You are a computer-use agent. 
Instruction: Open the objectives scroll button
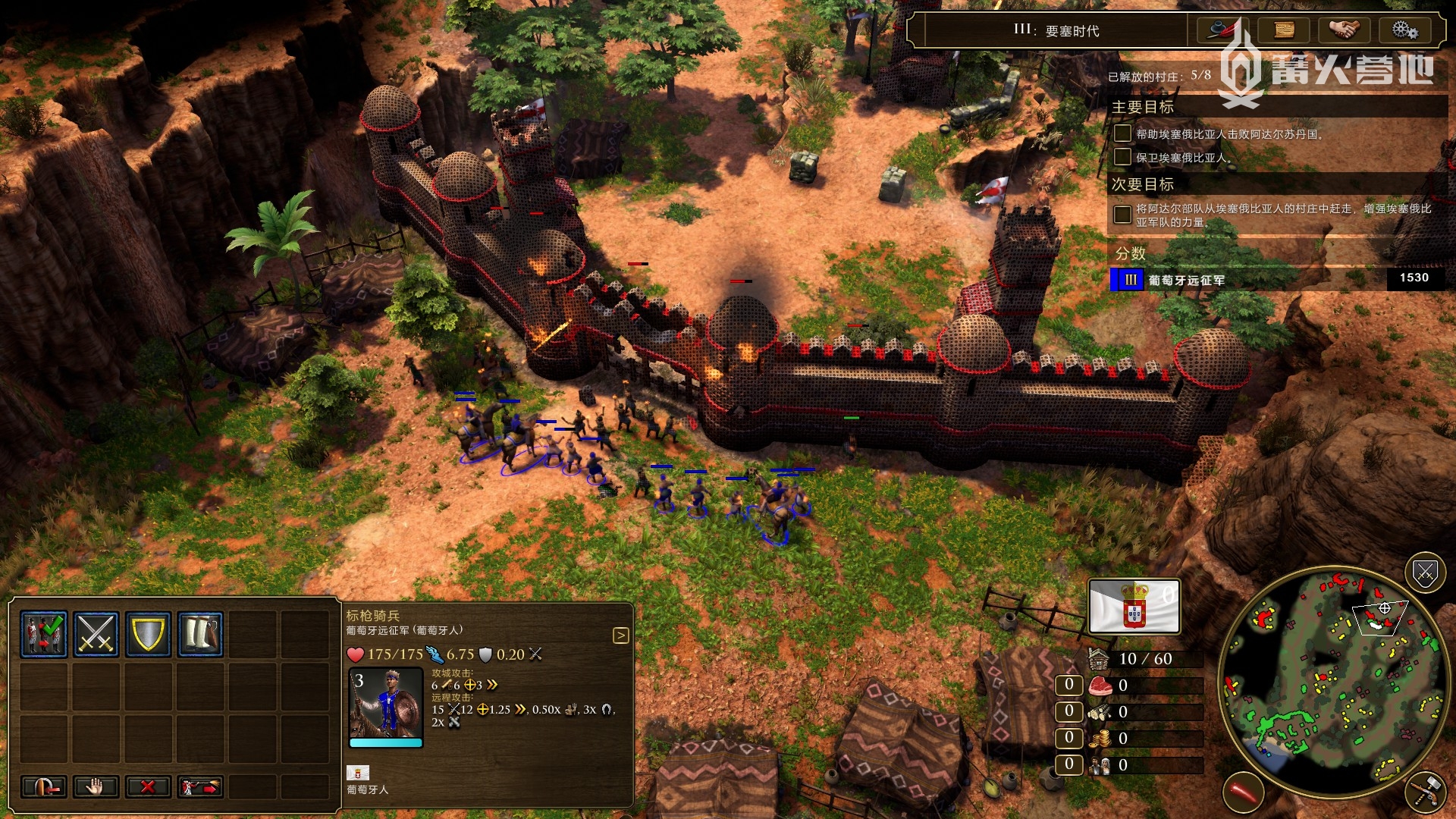[1284, 30]
